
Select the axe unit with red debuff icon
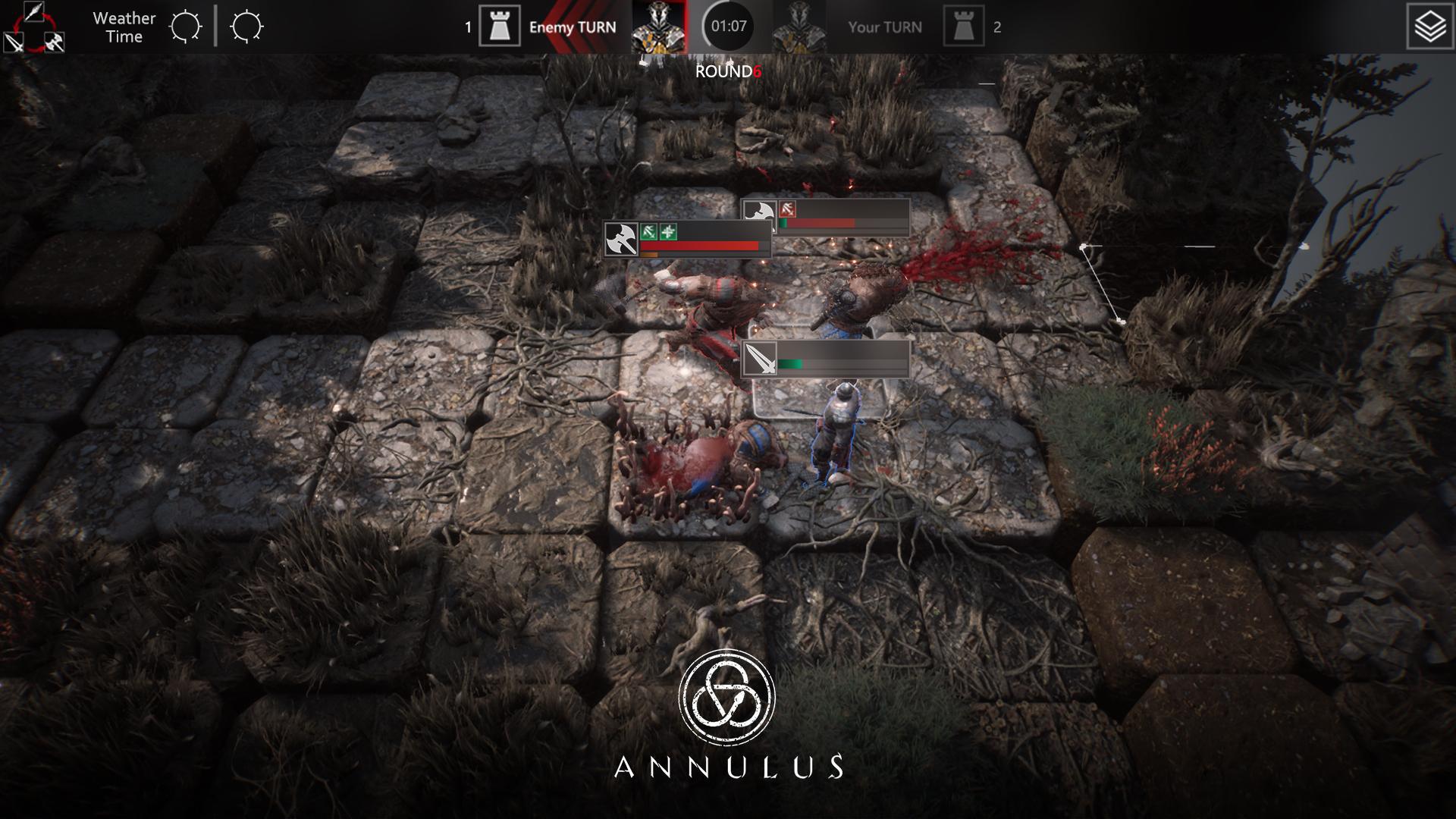(x=827, y=217)
